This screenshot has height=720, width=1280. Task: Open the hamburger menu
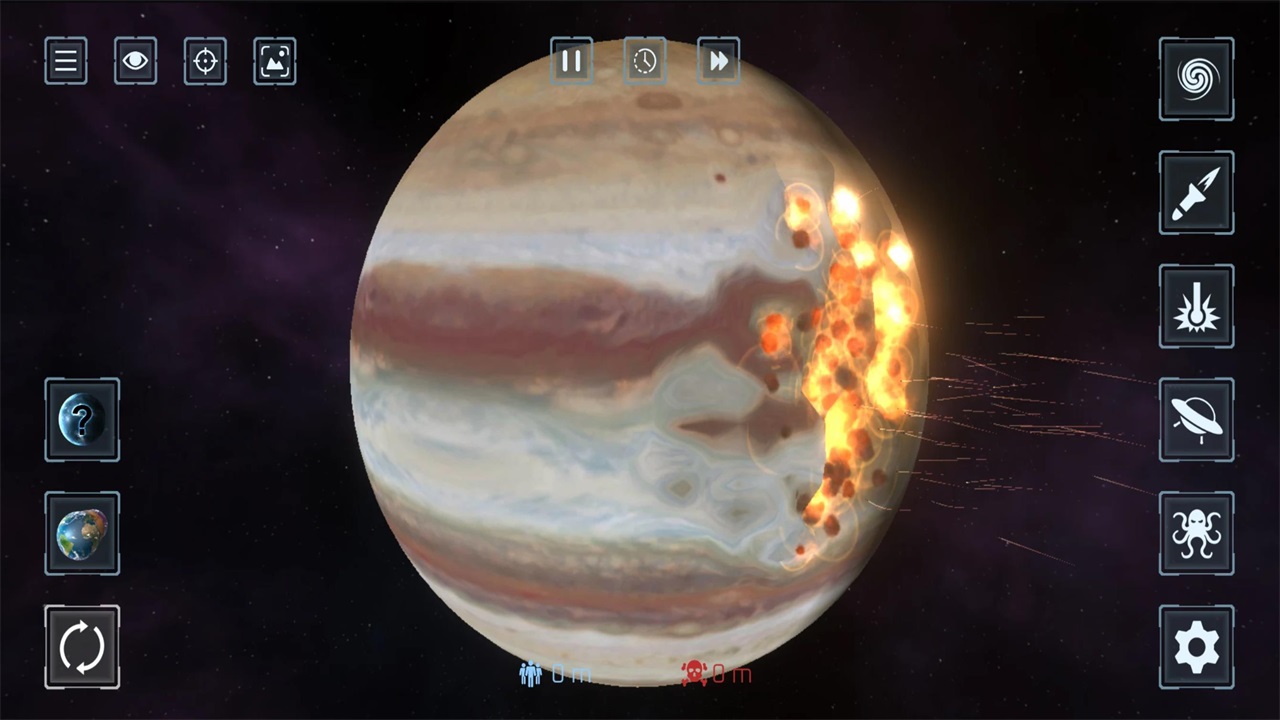point(66,61)
